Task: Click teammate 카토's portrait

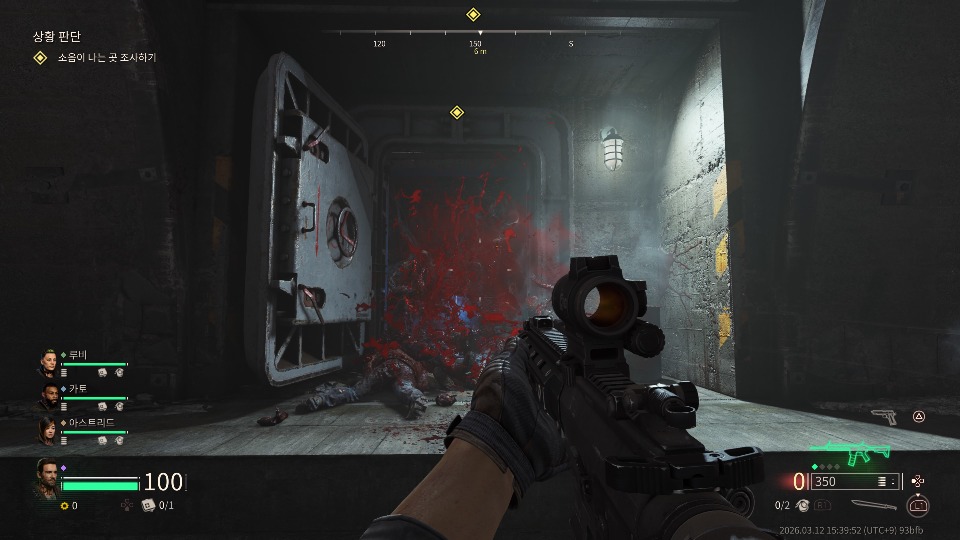Action: click(x=49, y=396)
